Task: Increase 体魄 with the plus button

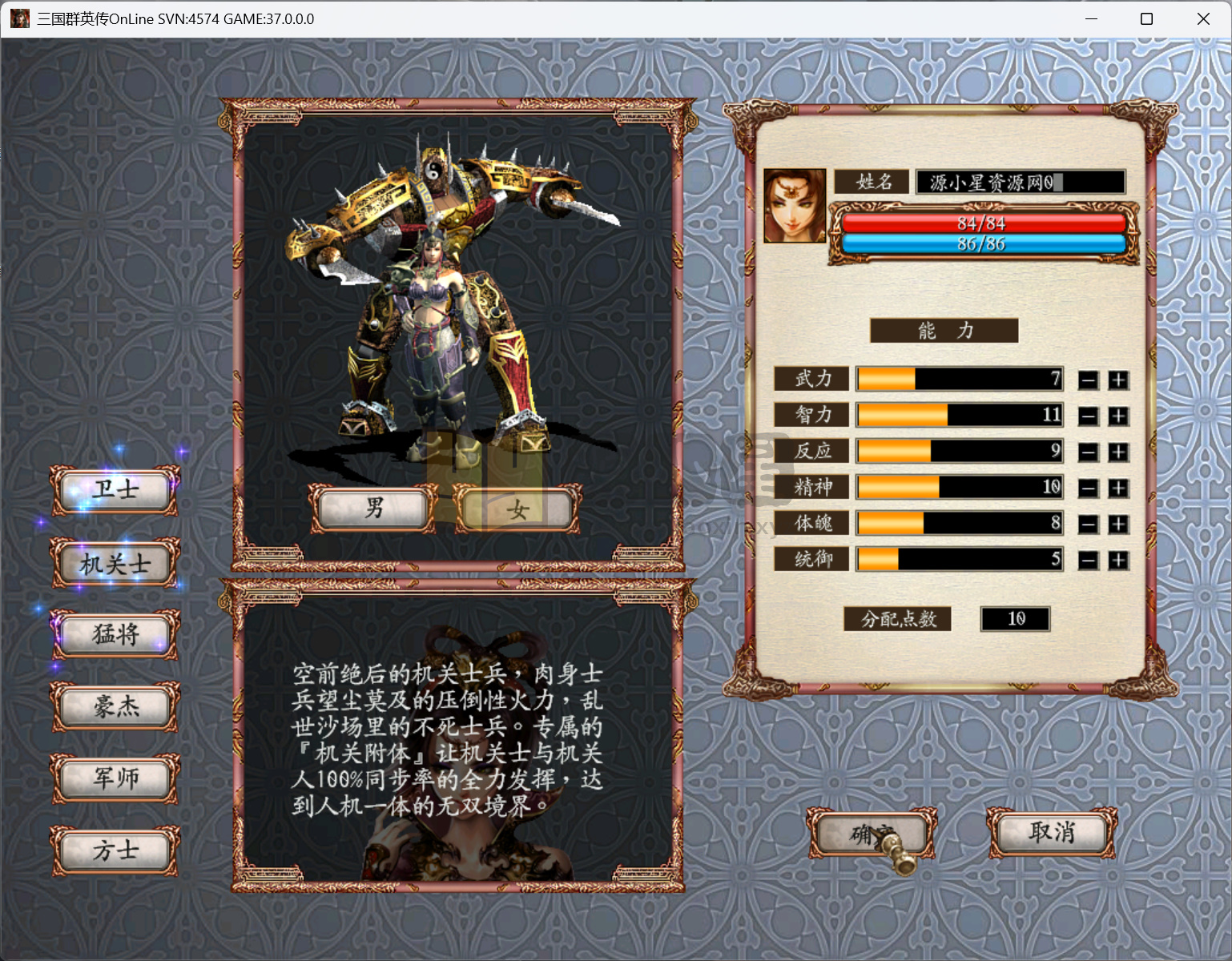Action: click(1118, 523)
